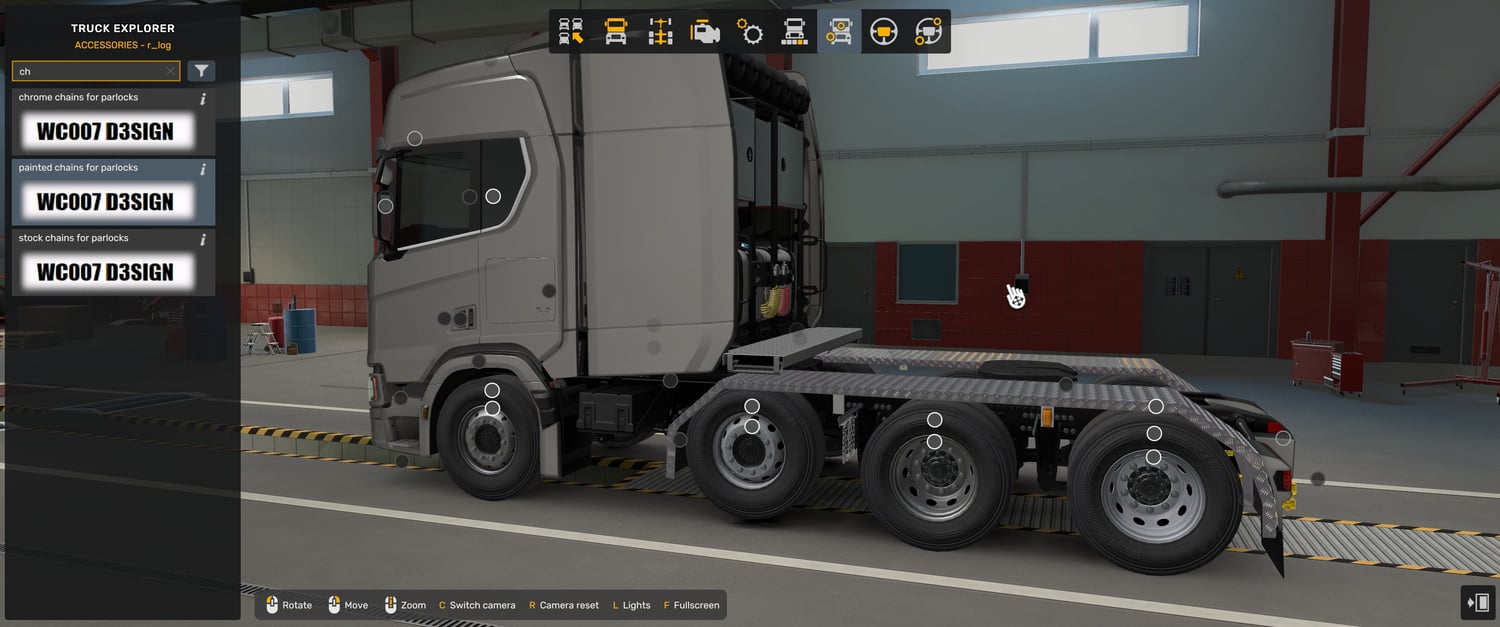The height and width of the screenshot is (627, 1500).
Task: Open the transmission gear category
Action: tap(750, 32)
